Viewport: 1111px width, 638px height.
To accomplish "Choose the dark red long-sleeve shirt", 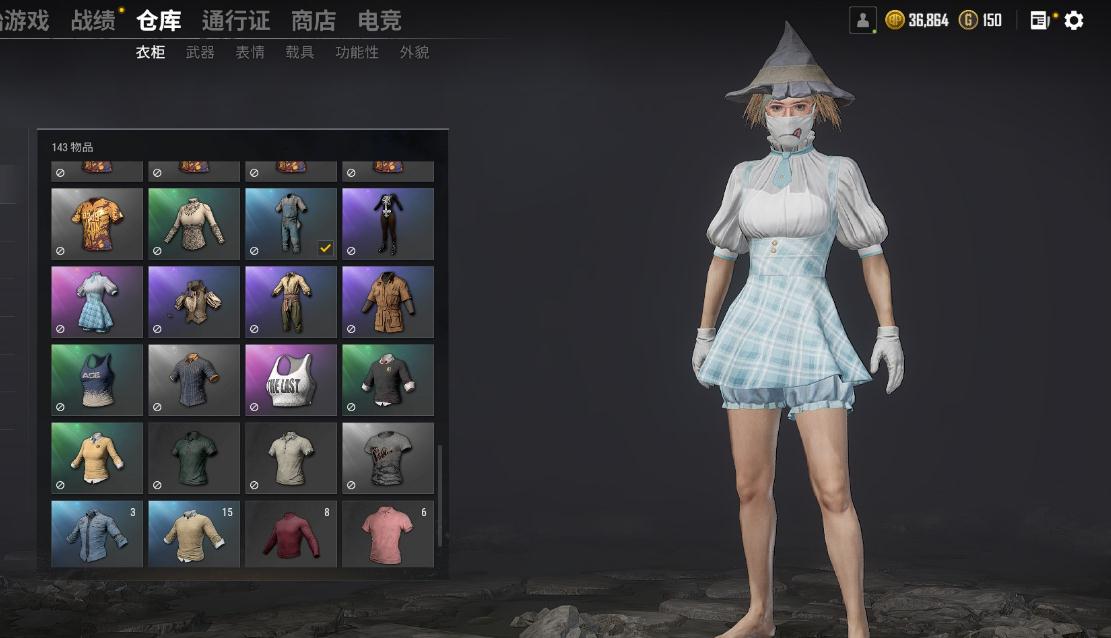I will 291,534.
